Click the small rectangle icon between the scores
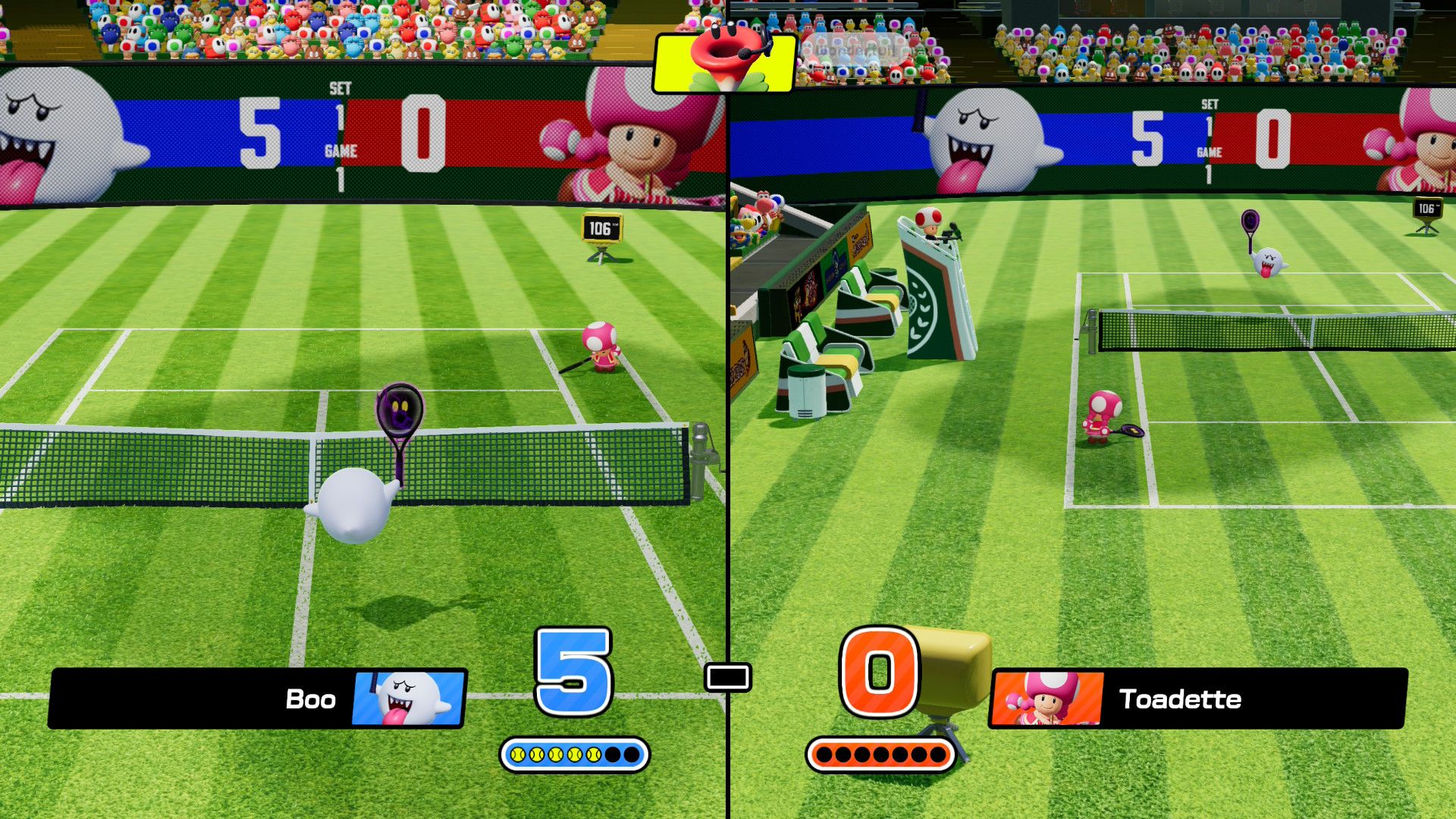This screenshot has height=819, width=1456. pos(728,677)
